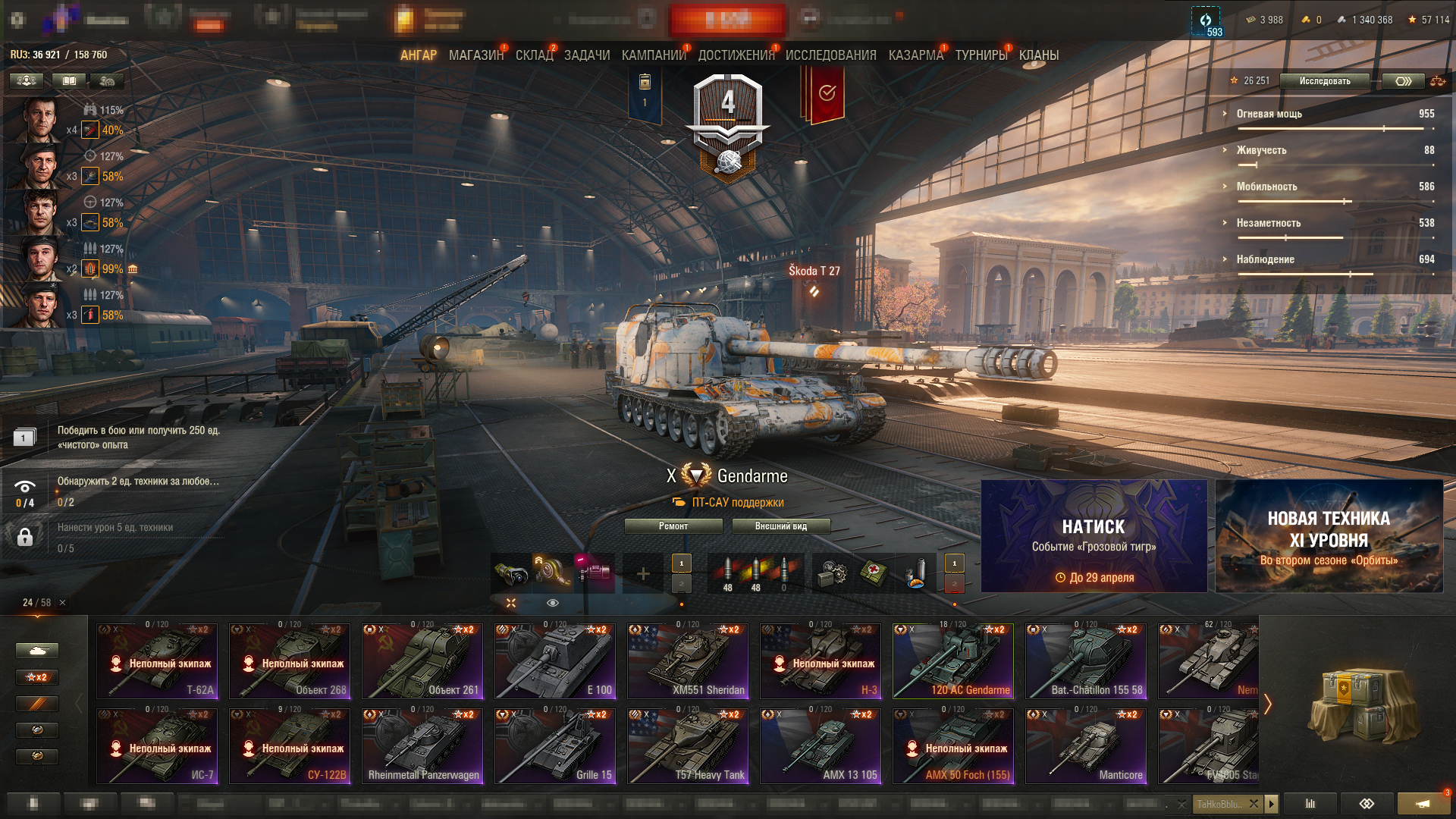Open the ПТ-САУ поддержки class icon under Gendarme
Viewport: 1456px width, 819px height.
pyautogui.click(x=679, y=502)
